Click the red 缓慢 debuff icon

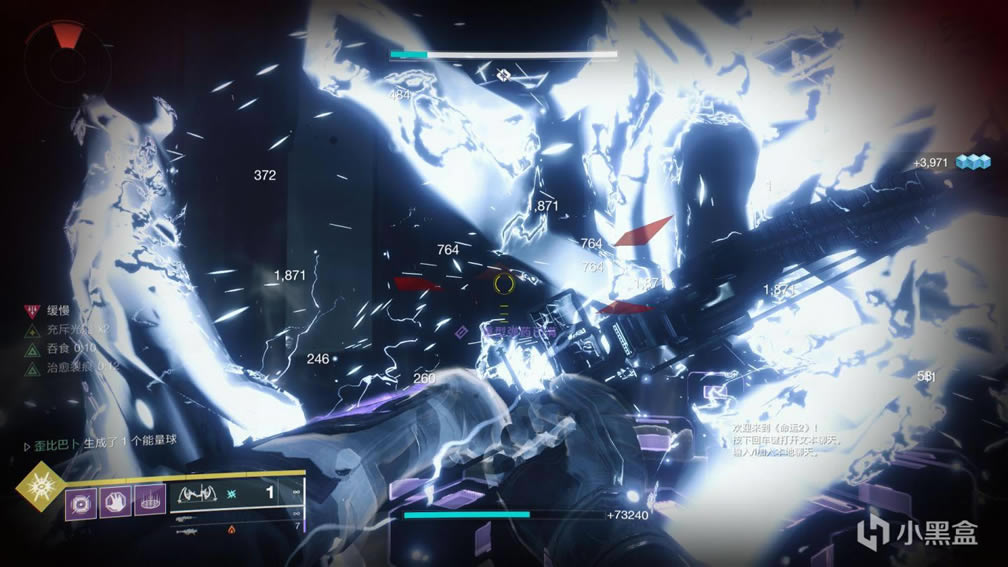30,311
